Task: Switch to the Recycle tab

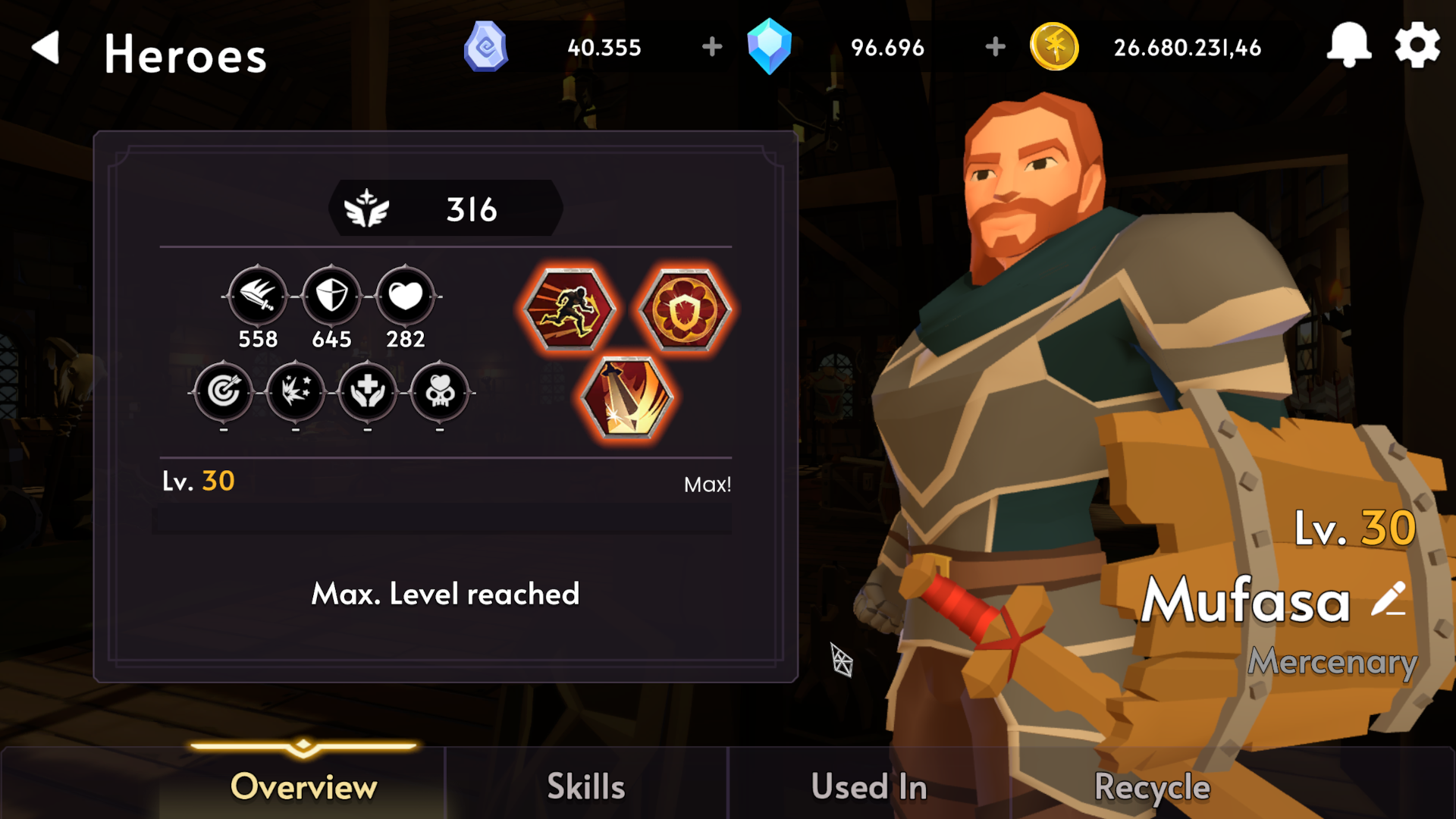Action: click(x=1151, y=786)
